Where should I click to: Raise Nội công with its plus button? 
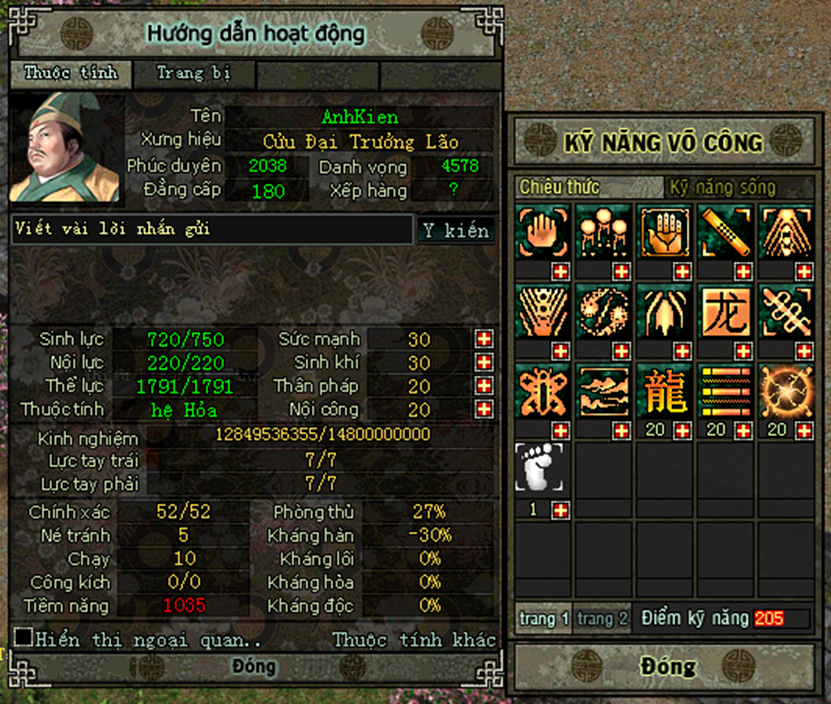coord(483,409)
